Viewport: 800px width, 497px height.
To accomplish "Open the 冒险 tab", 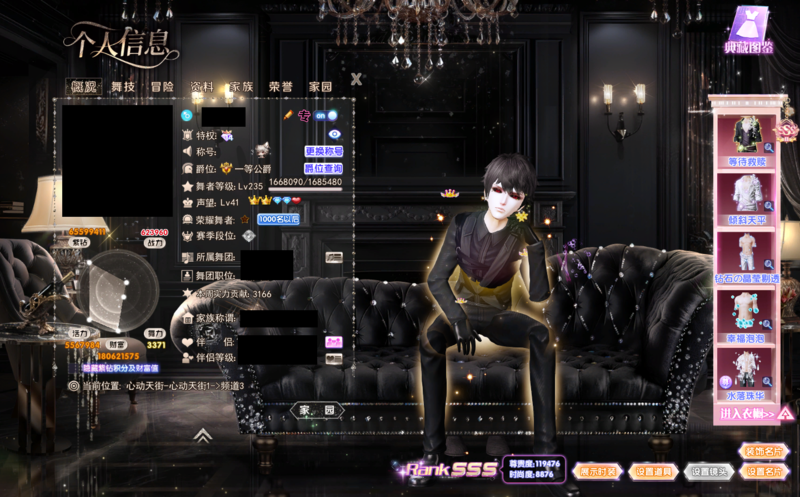I will [x=162, y=87].
